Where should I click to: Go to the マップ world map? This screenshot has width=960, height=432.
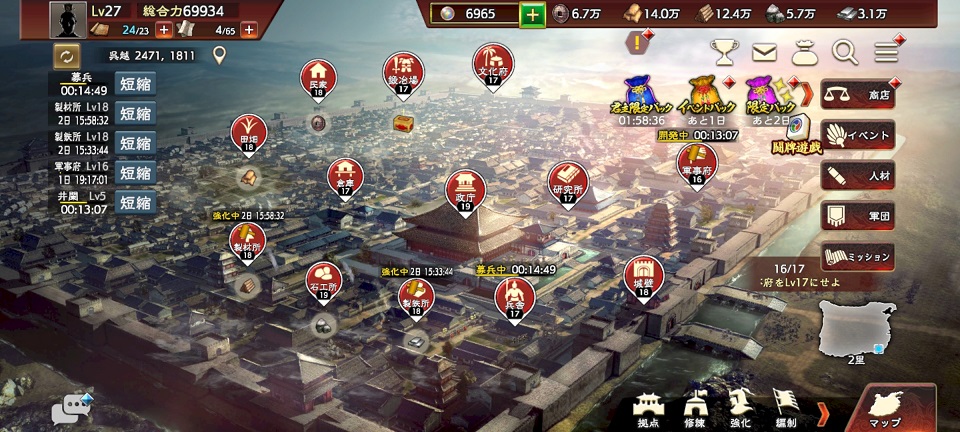click(888, 410)
